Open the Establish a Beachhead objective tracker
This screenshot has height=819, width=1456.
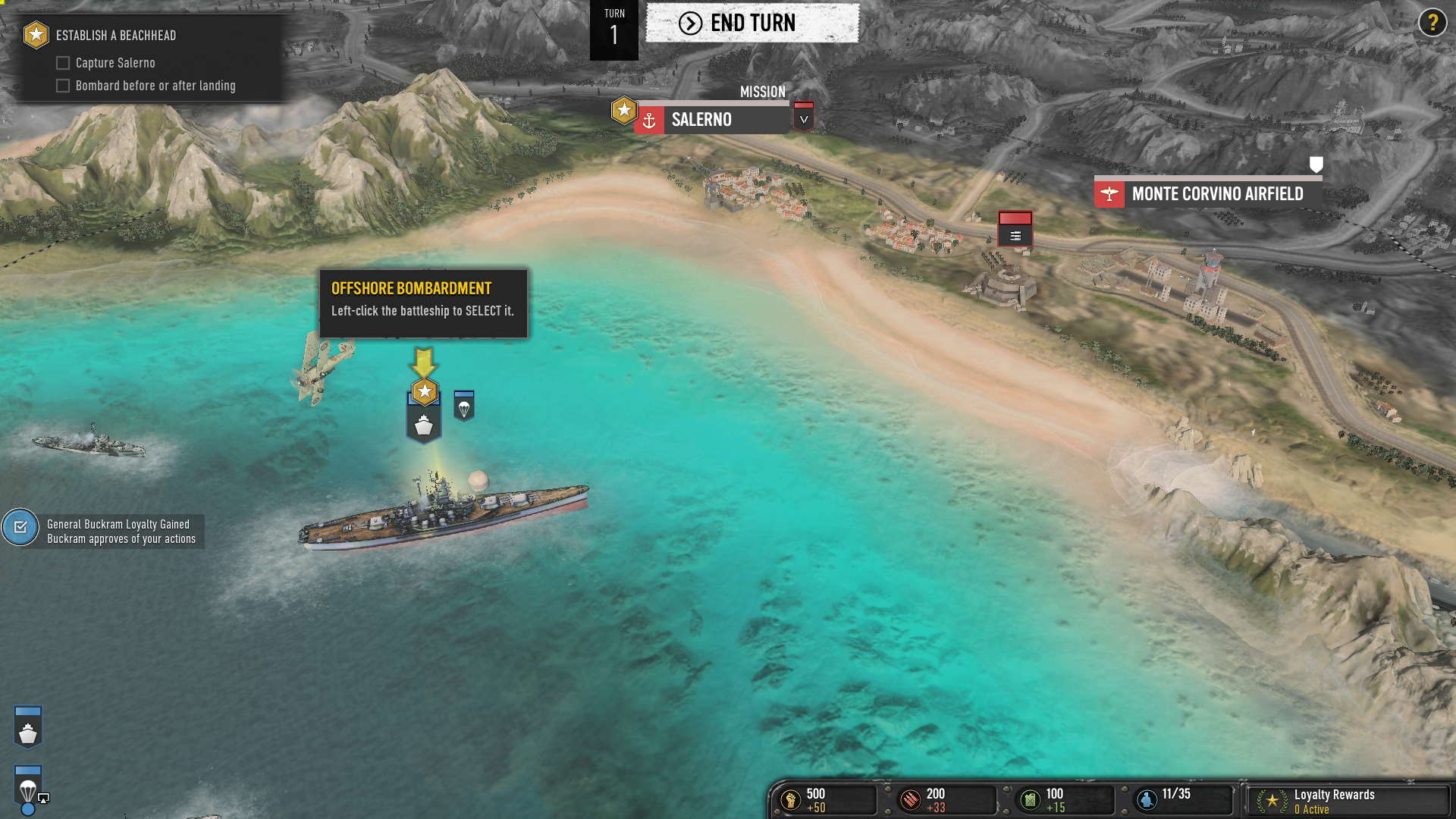coord(115,36)
